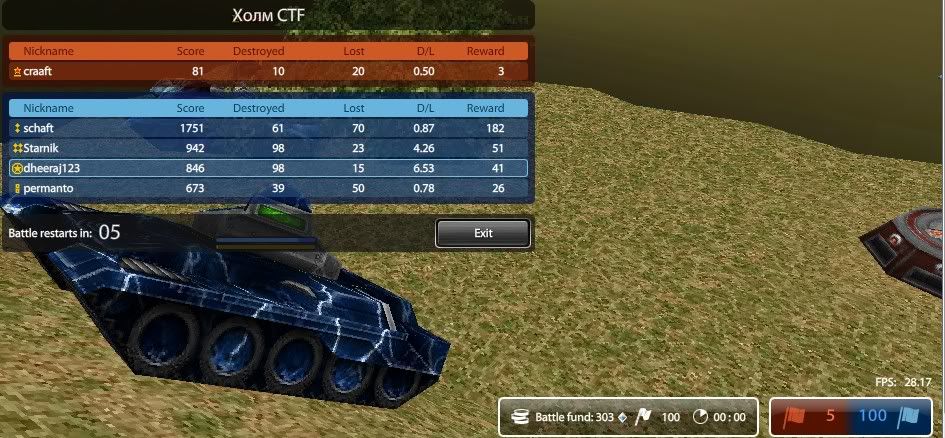Select player craaft in red team list
The width and height of the screenshot is (945, 438).
pyautogui.click(x=268, y=71)
